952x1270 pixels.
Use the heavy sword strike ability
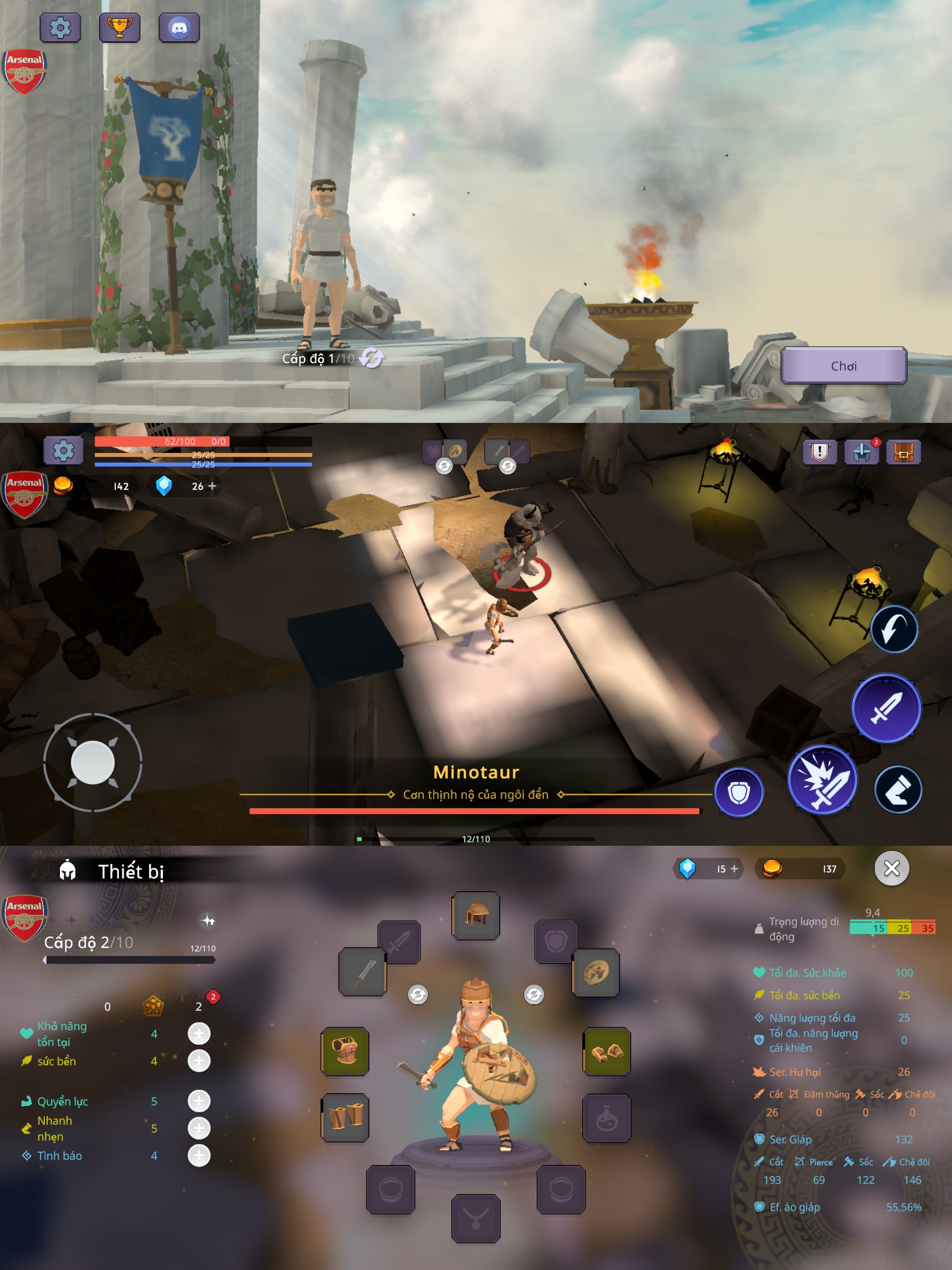(x=822, y=780)
